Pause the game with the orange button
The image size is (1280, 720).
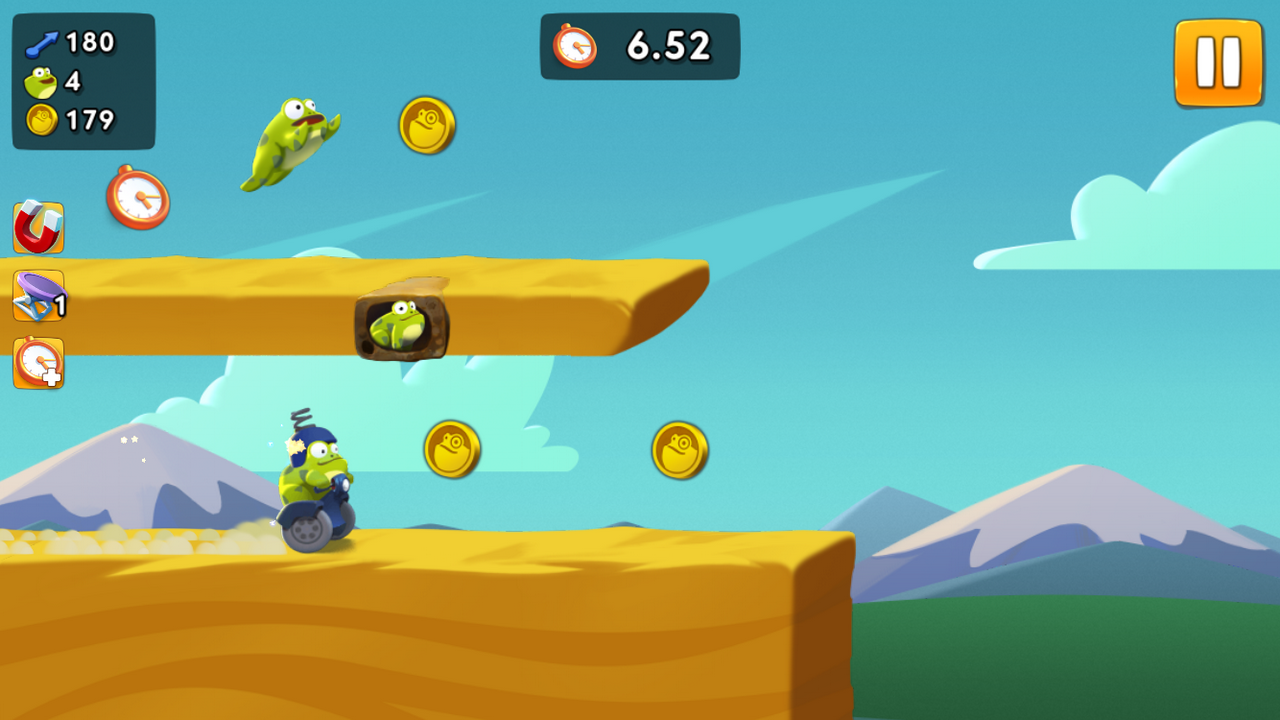click(x=1218, y=62)
